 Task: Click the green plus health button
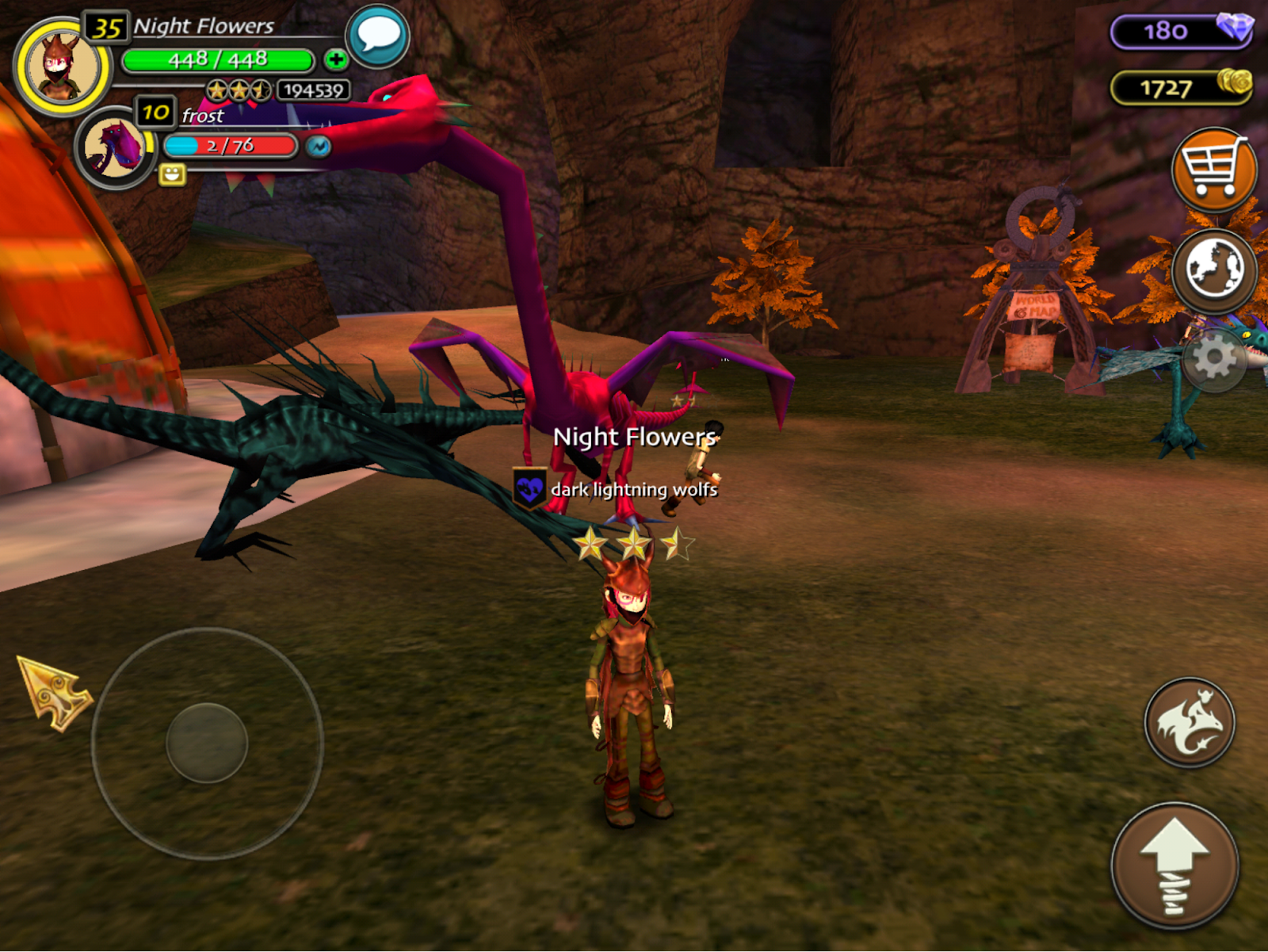tap(336, 59)
